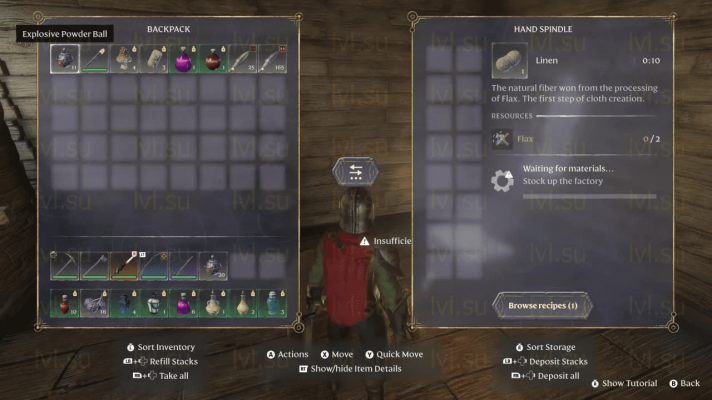Select the mushroom item in backpack
This screenshot has height=400, width=712.
click(125, 59)
